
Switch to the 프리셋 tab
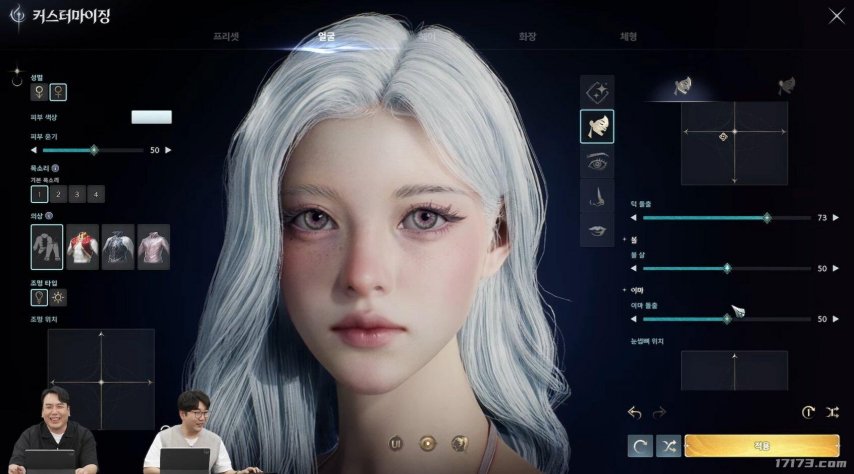(x=226, y=36)
